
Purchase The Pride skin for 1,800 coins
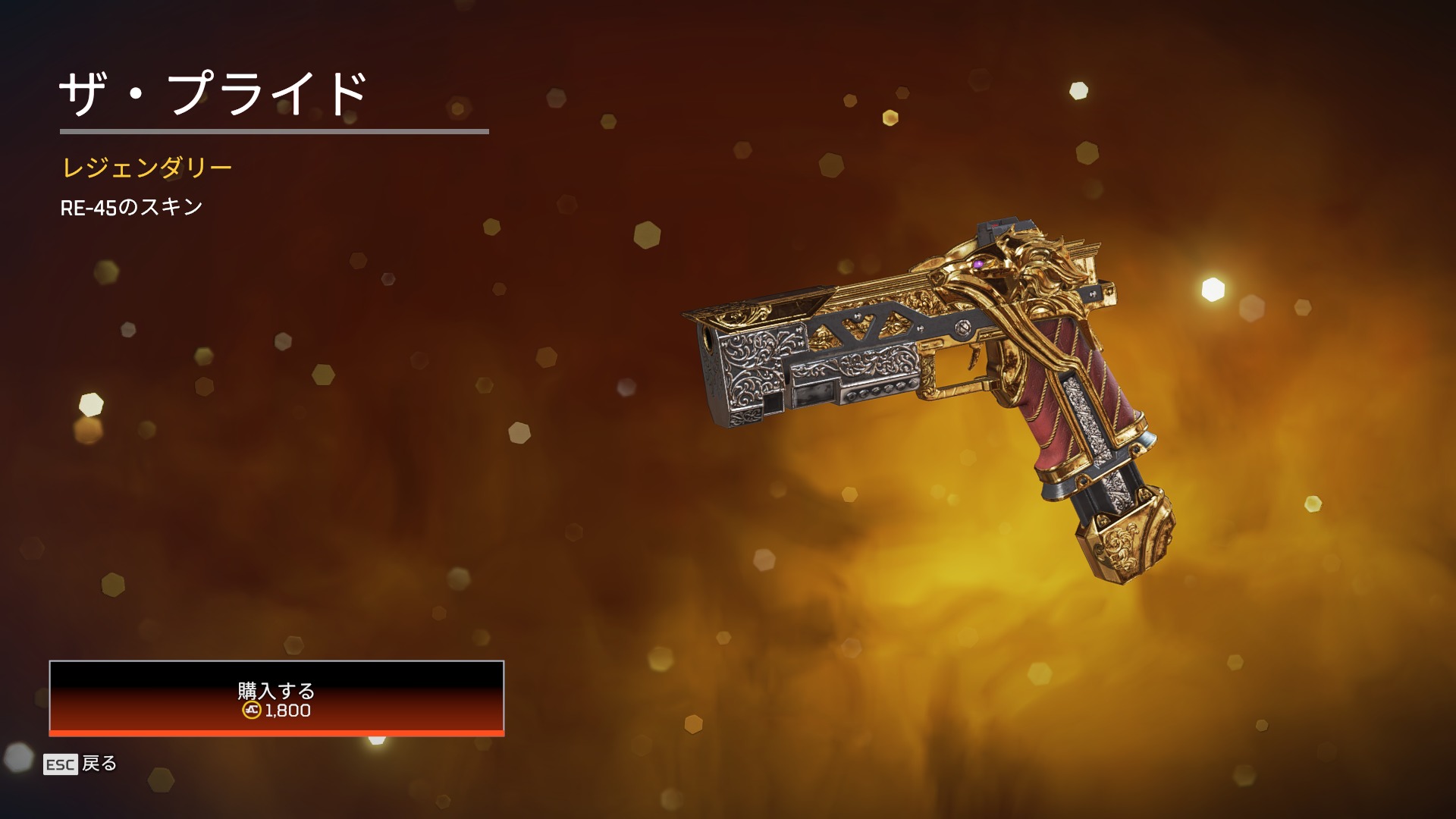point(276,698)
